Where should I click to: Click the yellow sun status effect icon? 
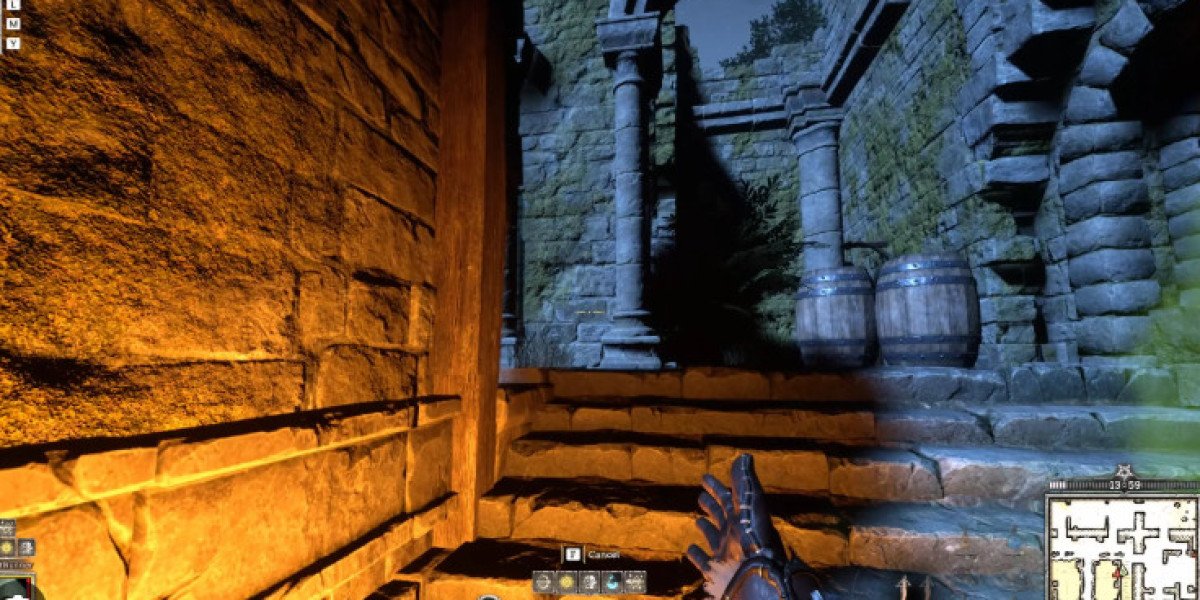pos(7,547)
